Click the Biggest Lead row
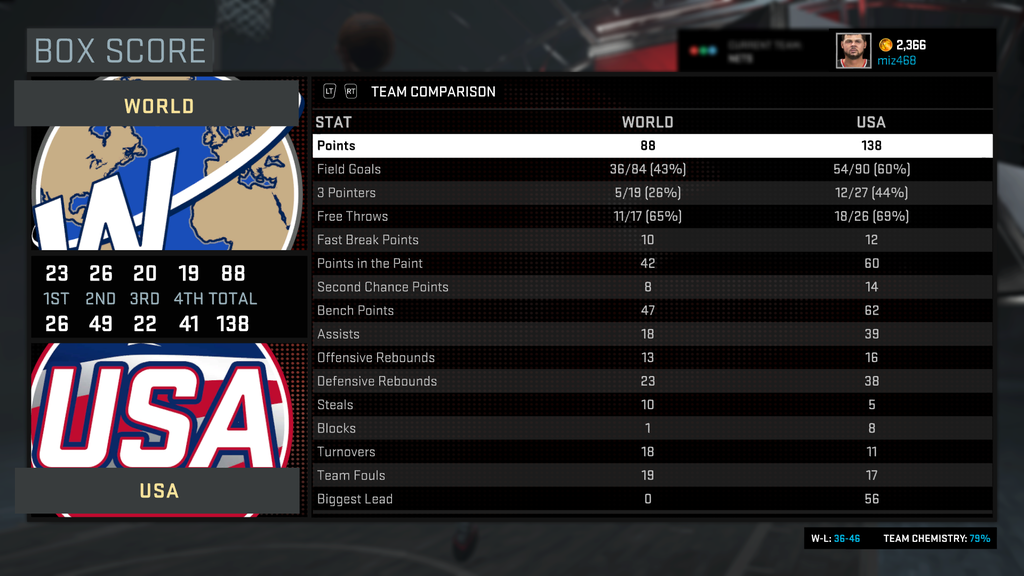The height and width of the screenshot is (576, 1024). [x=652, y=499]
